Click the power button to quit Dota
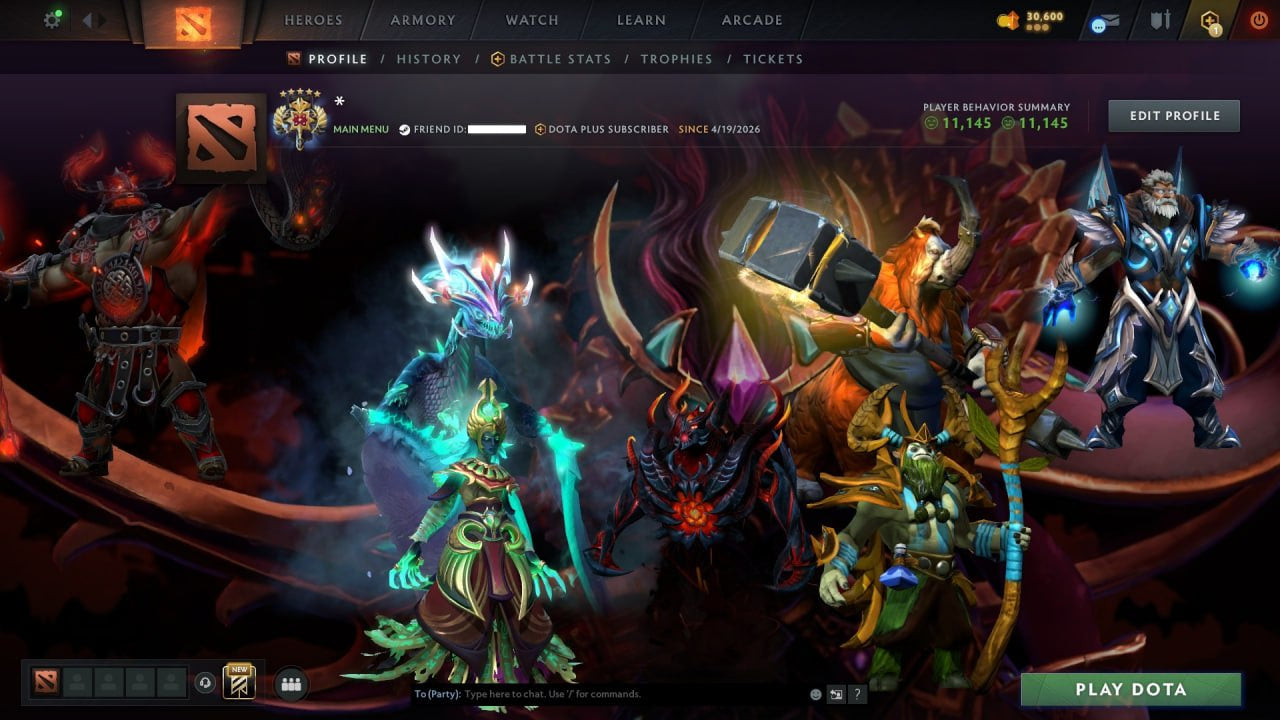Screen dimensions: 1280x720 tap(1258, 18)
